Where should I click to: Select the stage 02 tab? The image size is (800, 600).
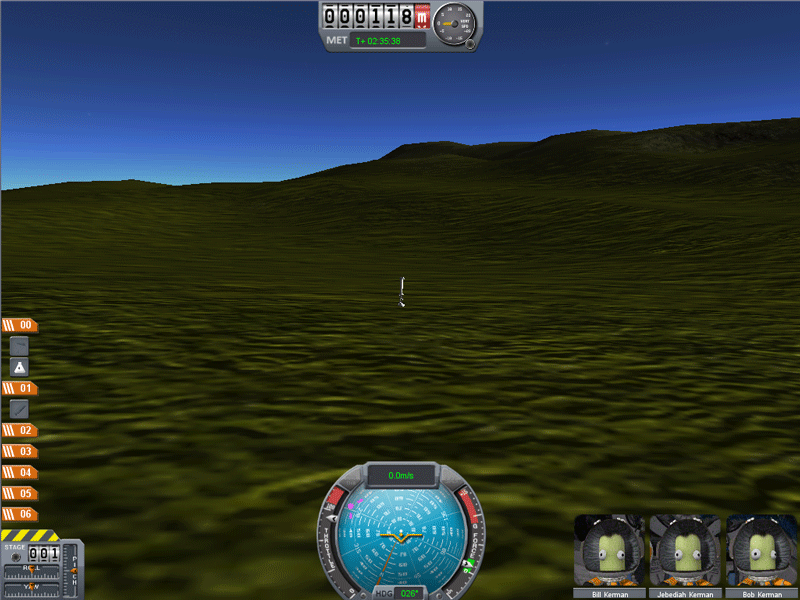coord(20,430)
